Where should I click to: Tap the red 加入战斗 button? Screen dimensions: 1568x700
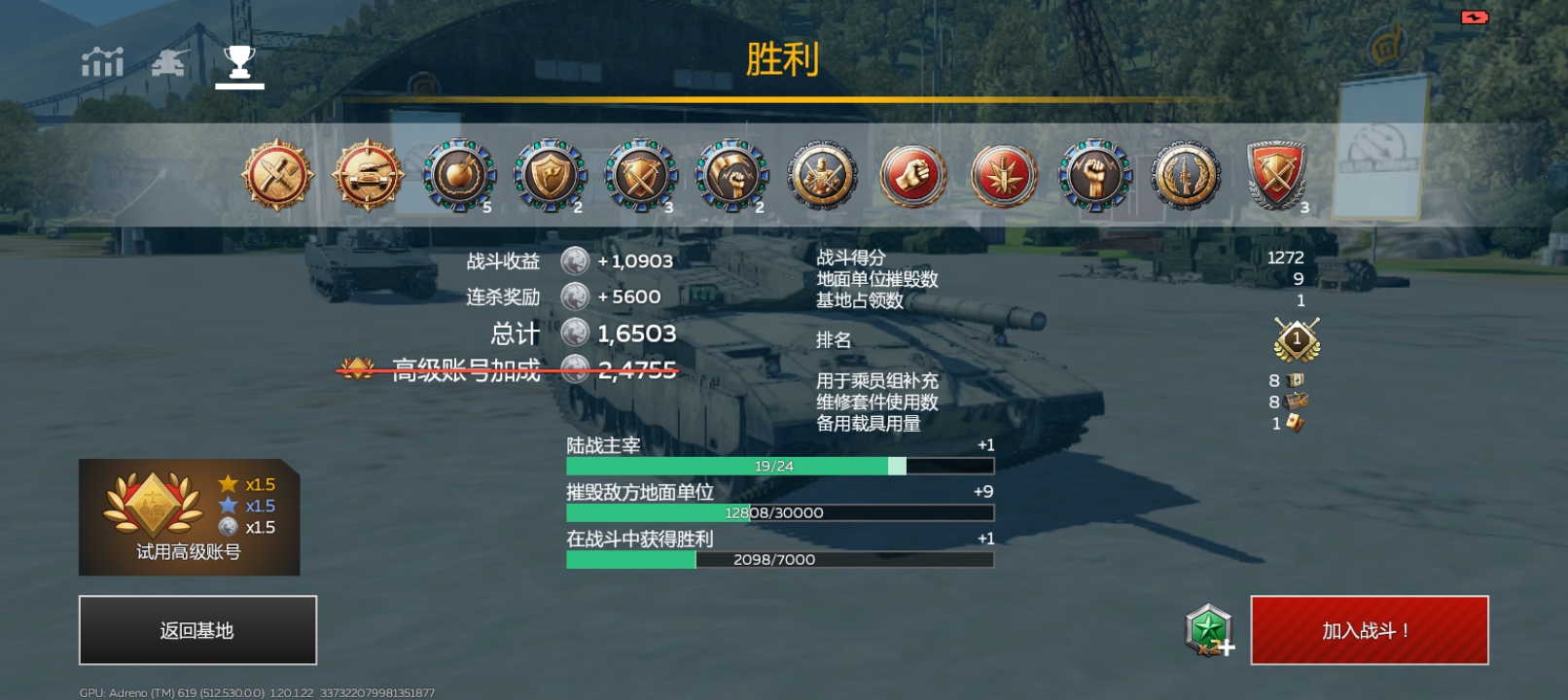click(x=1369, y=631)
